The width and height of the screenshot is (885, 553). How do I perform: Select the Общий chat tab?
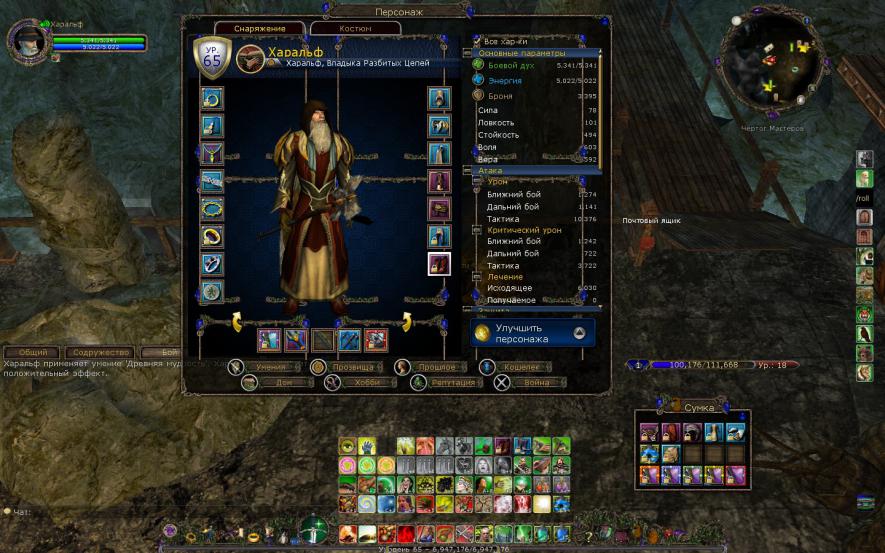[33, 352]
